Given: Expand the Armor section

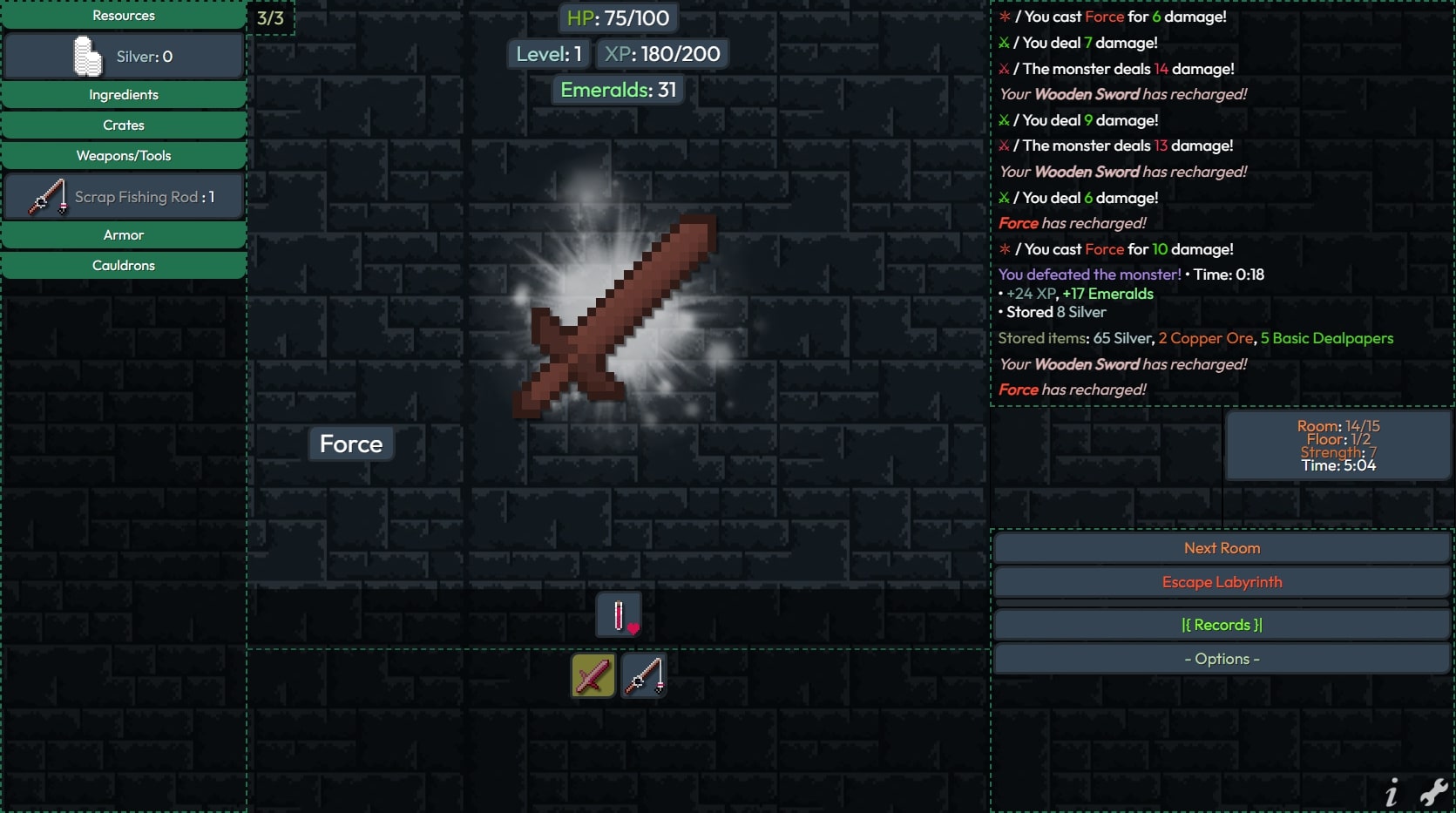Looking at the screenshot, I should tap(124, 235).
